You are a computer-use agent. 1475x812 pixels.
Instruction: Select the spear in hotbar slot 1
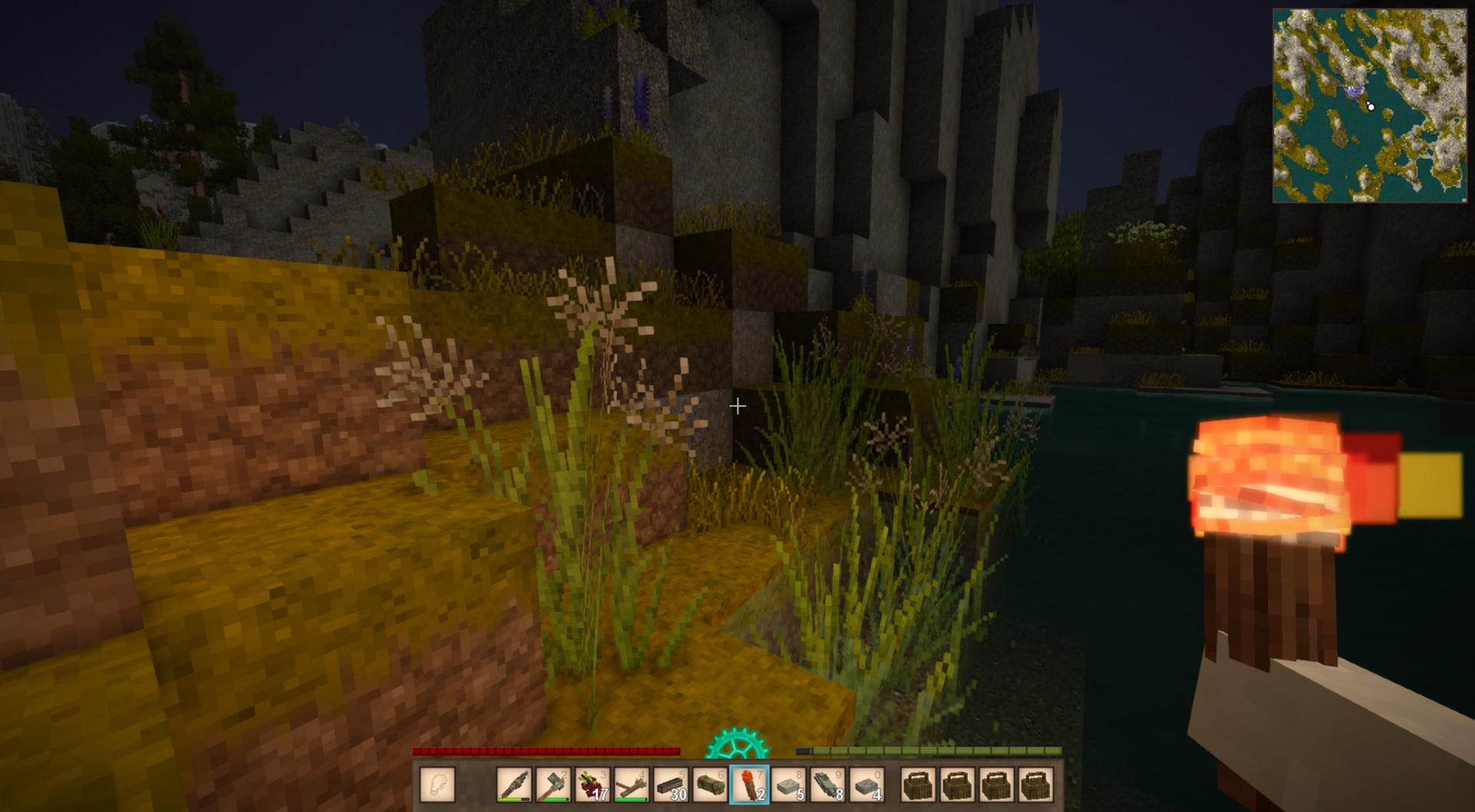click(514, 784)
